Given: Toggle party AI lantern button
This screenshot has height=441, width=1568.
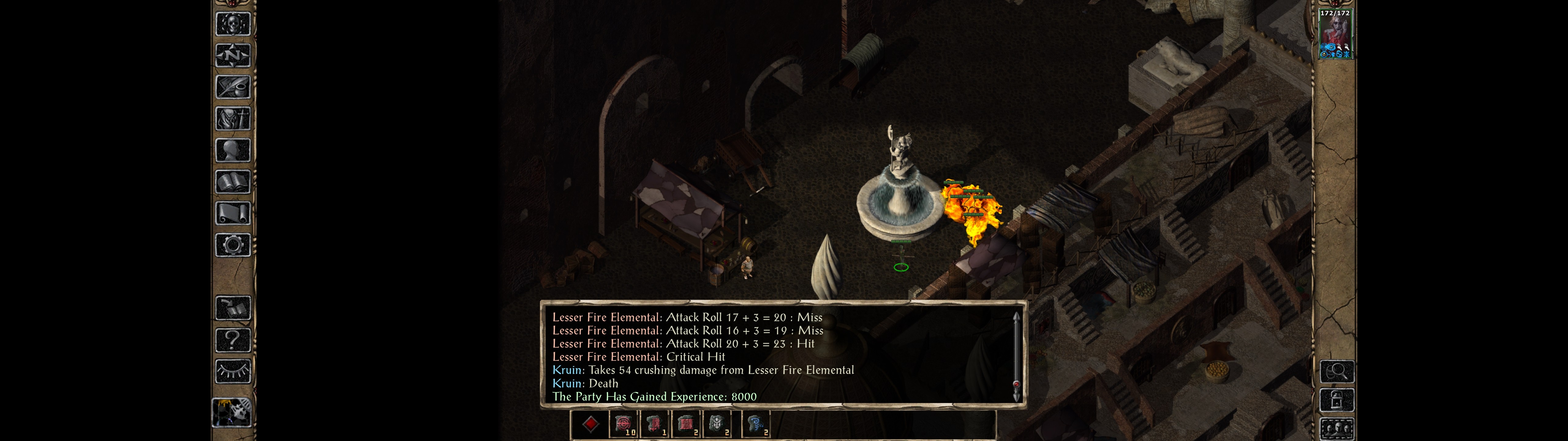Looking at the screenshot, I should tap(232, 413).
